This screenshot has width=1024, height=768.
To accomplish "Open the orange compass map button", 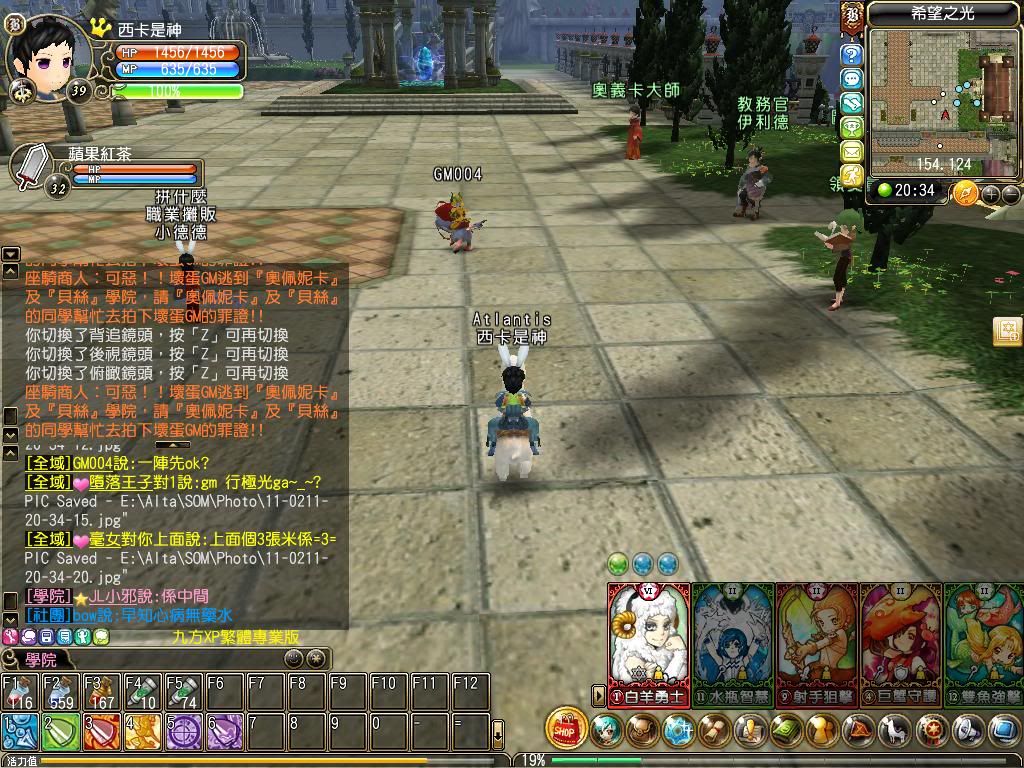I will click(x=965, y=192).
